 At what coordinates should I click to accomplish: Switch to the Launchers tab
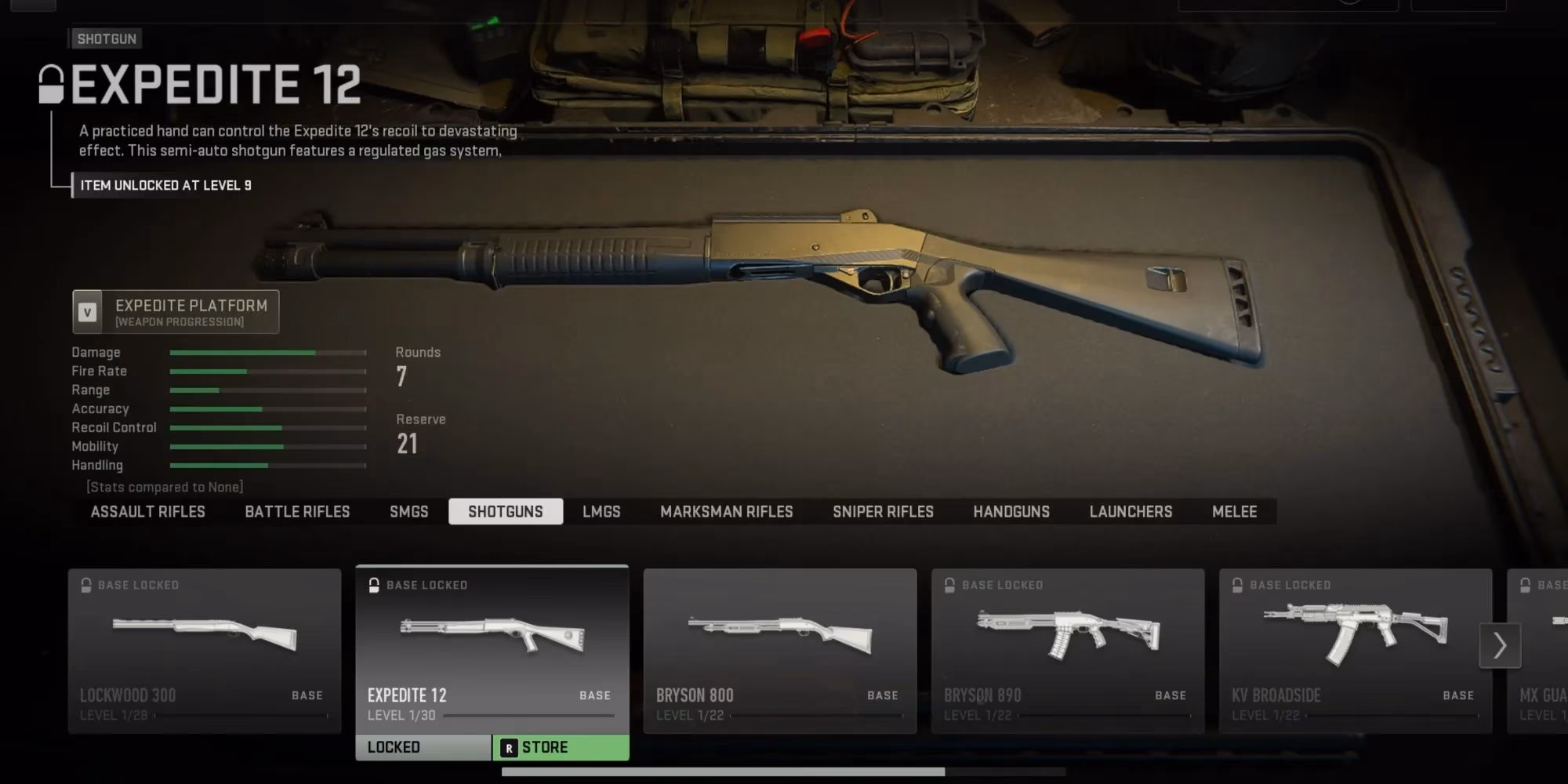coord(1131,512)
